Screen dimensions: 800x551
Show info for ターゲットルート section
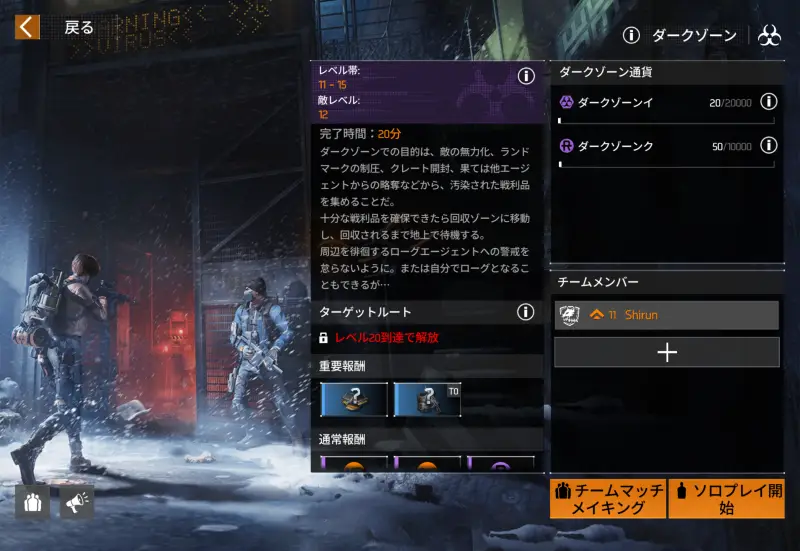click(526, 312)
